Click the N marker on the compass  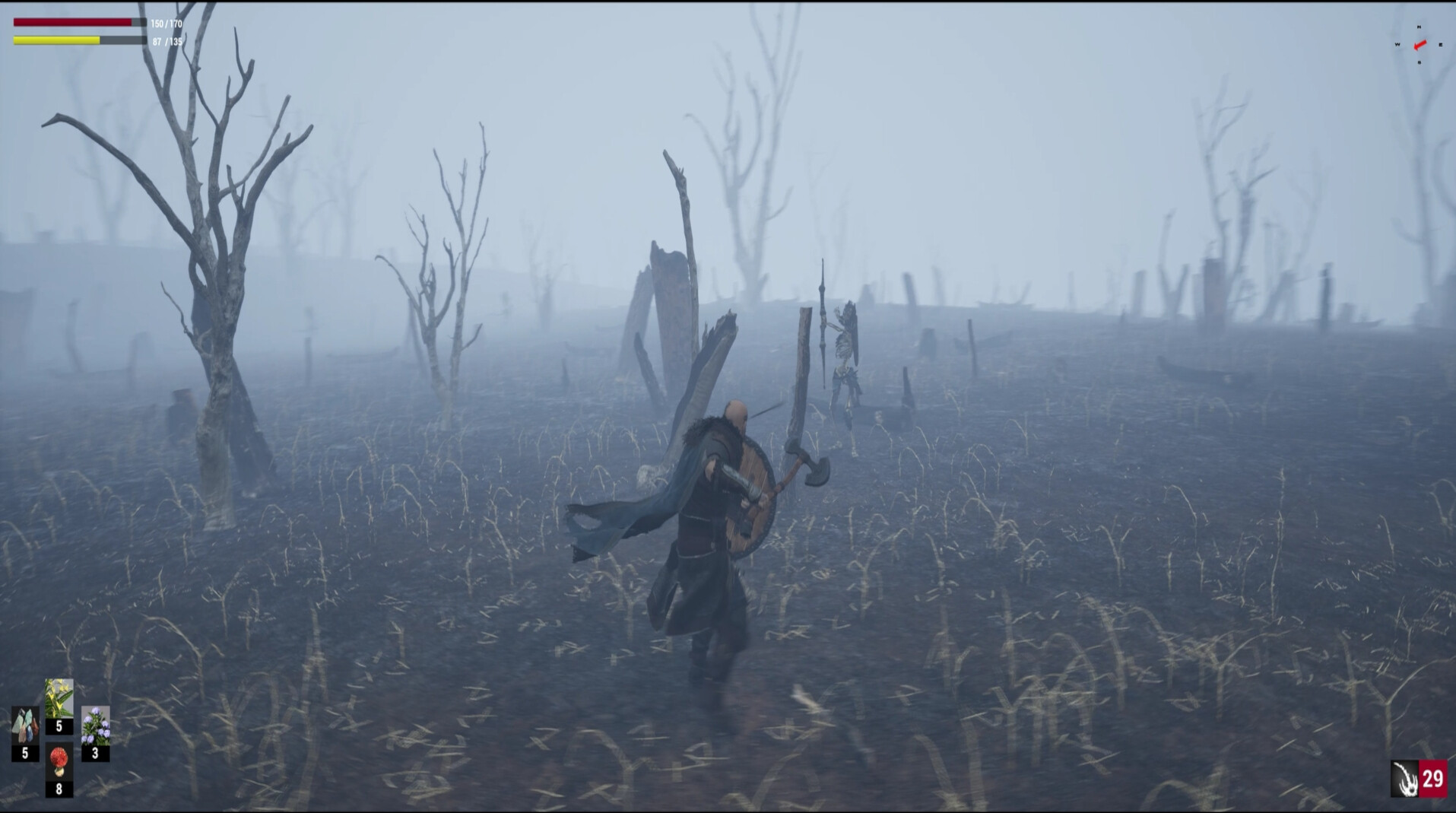pyautogui.click(x=1420, y=27)
